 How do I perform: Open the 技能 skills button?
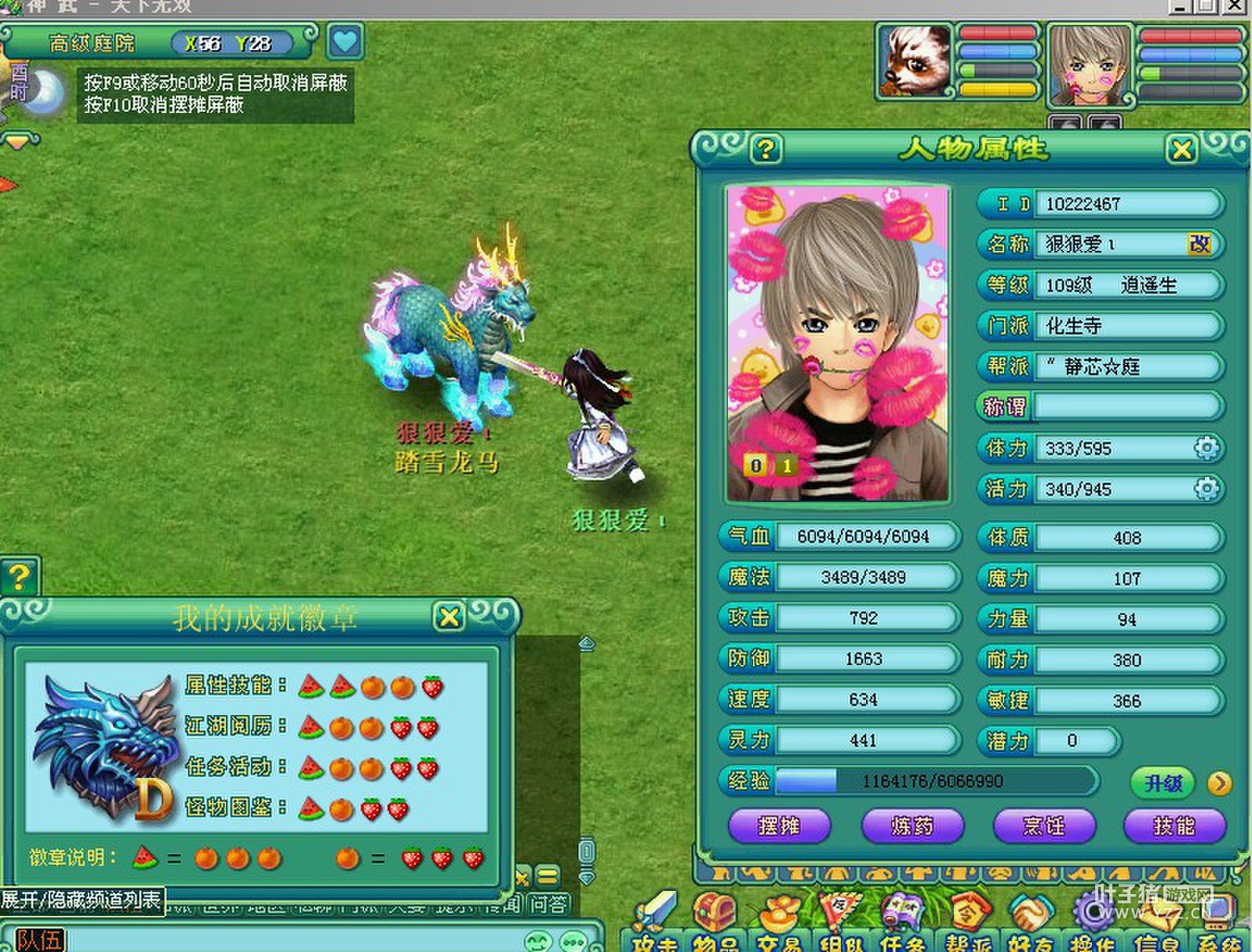tap(1174, 825)
